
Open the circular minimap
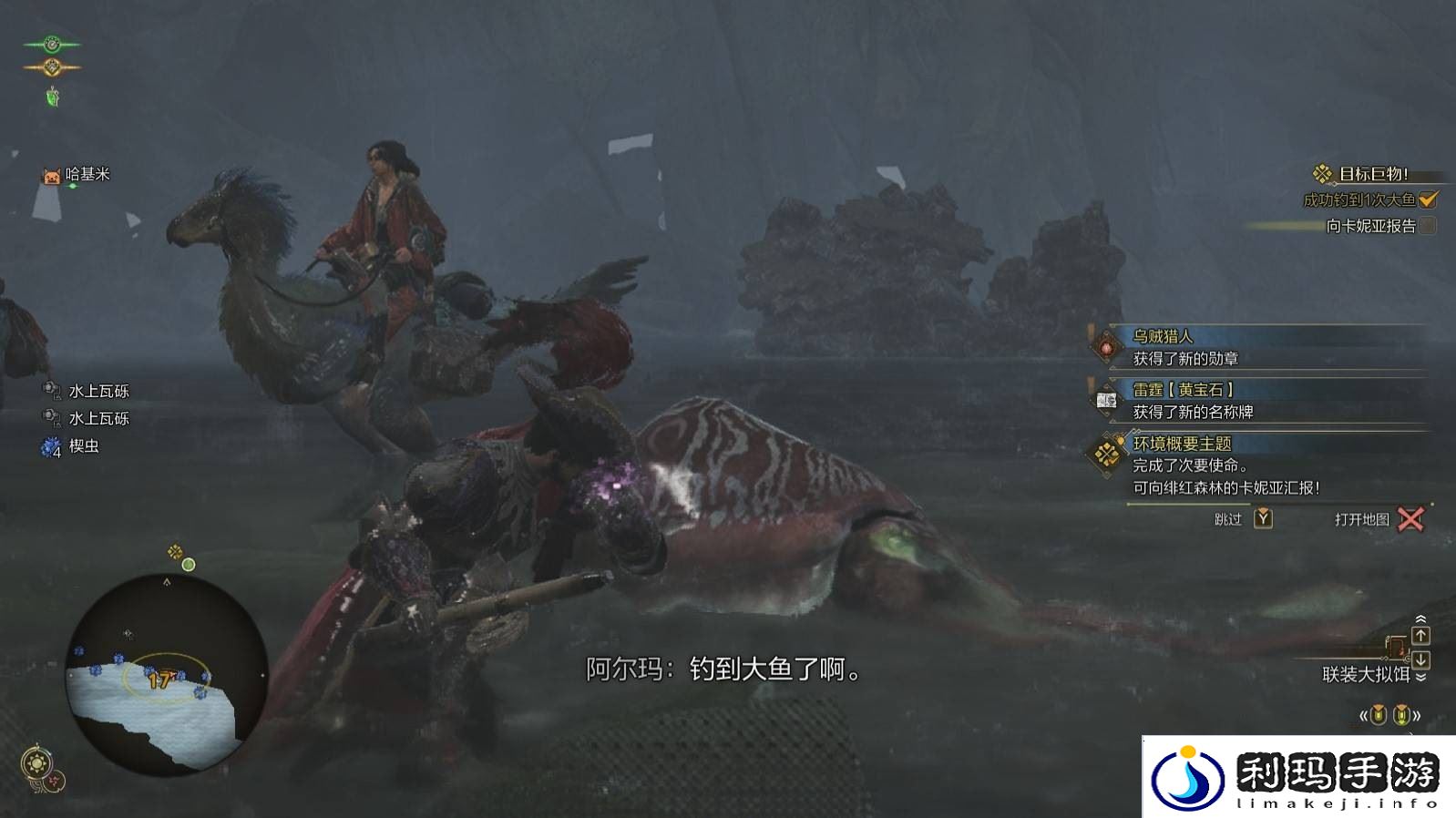pyautogui.click(x=167, y=674)
